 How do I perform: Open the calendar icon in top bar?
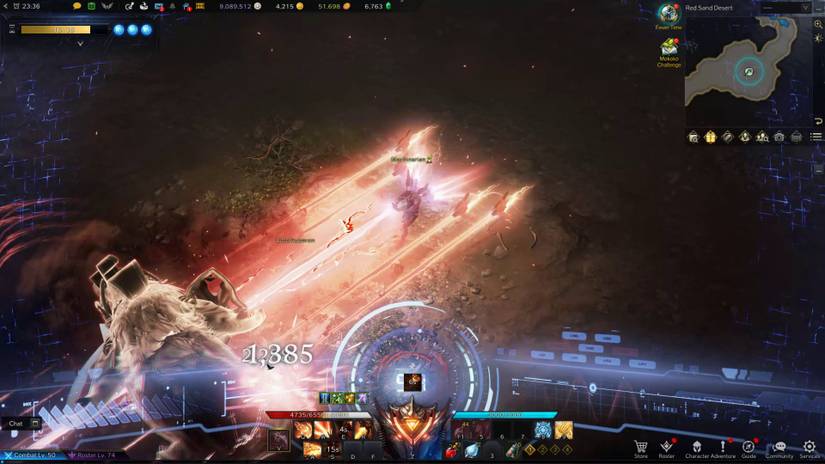91,6
